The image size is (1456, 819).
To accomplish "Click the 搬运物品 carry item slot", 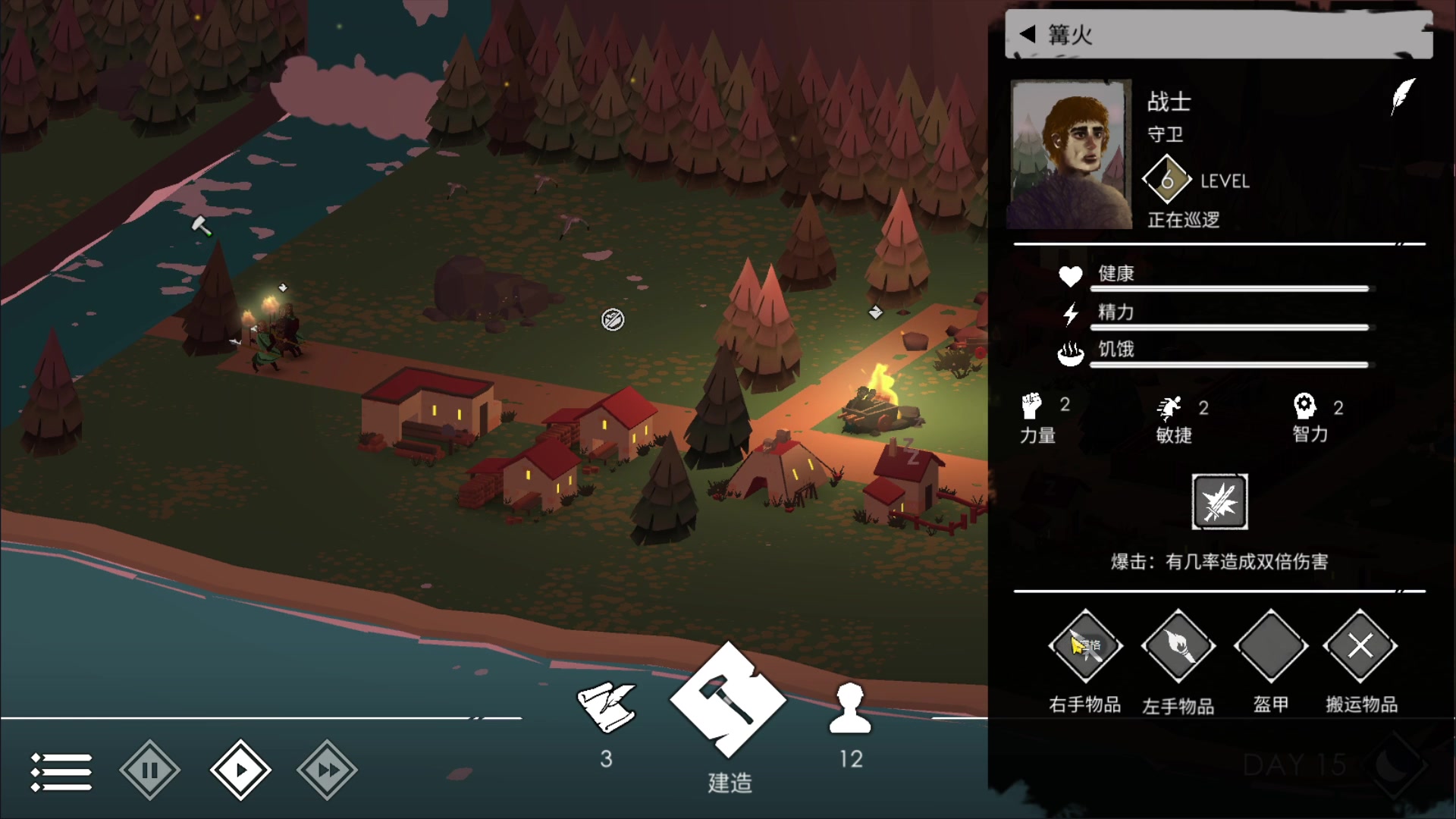I will pos(1360,647).
